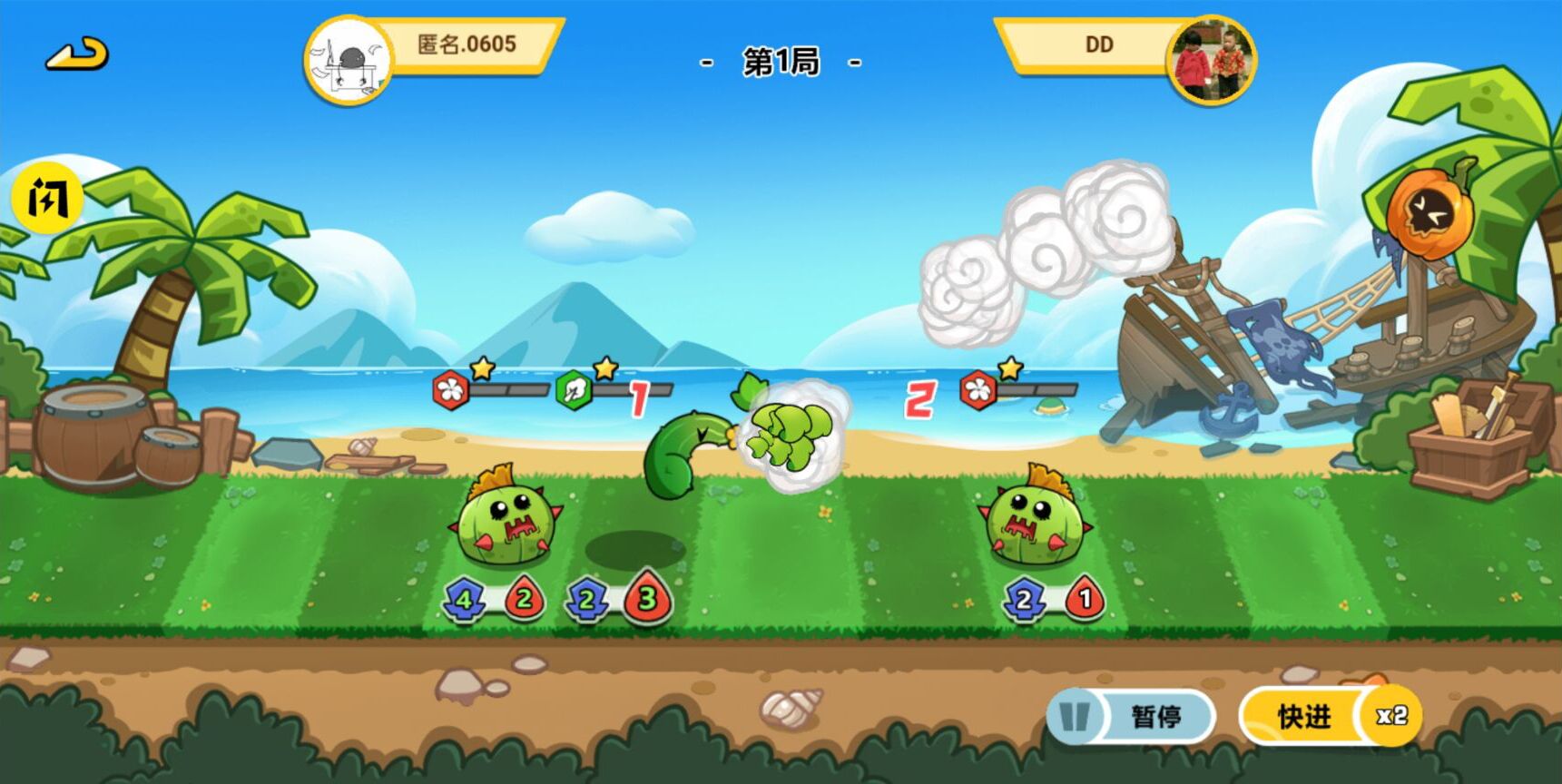Pause the battle with 暂停 button
Screen dimensions: 1562x784
click(1131, 717)
